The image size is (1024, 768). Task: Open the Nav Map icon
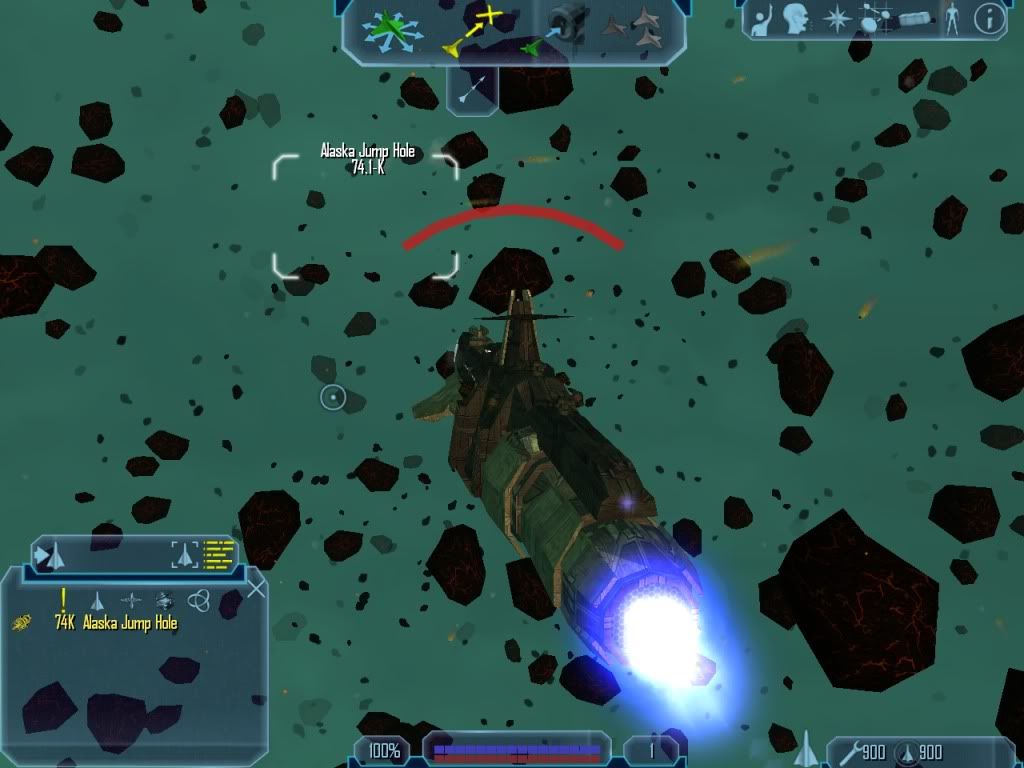873,19
